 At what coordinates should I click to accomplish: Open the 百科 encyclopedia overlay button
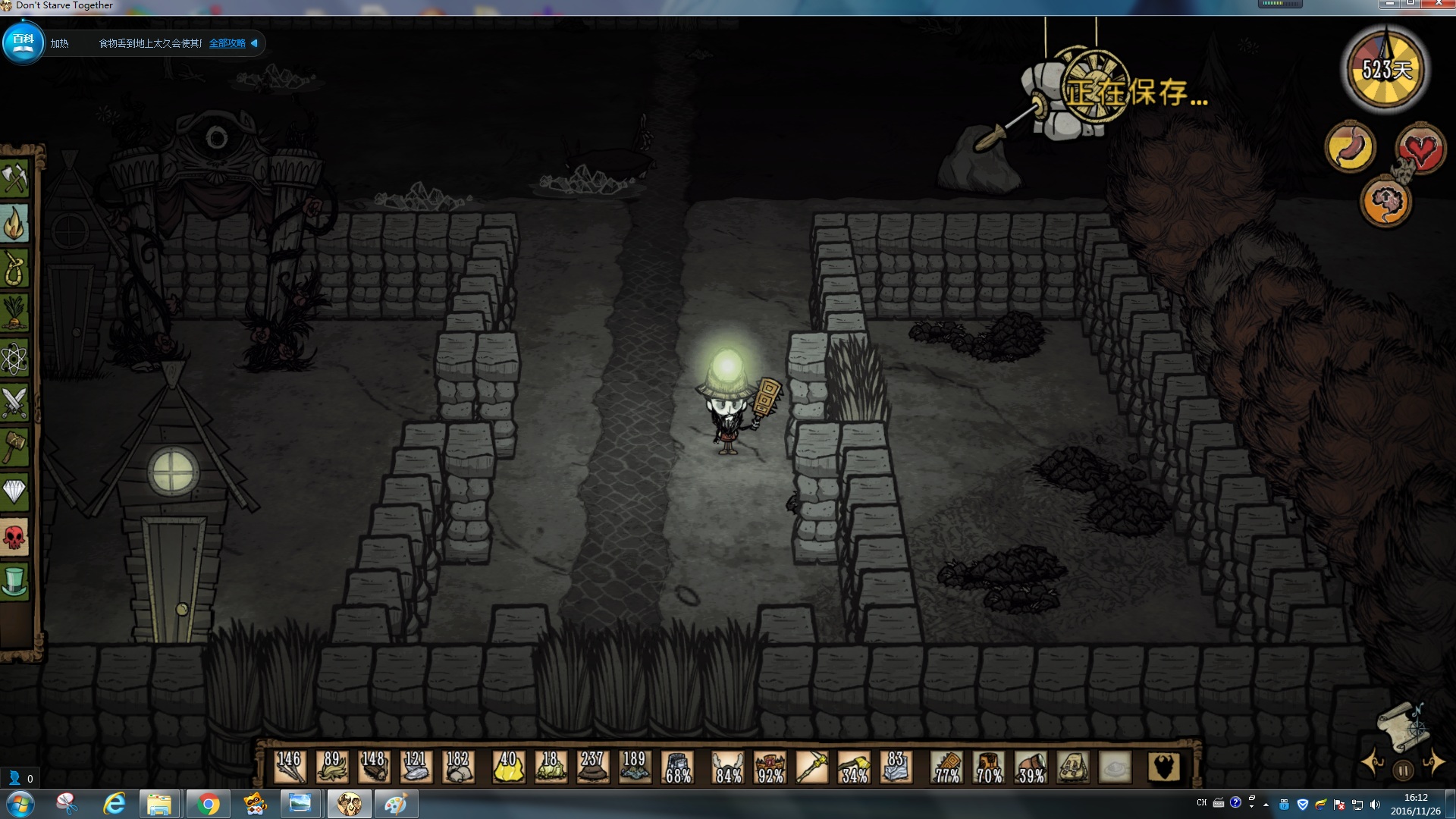point(24,42)
